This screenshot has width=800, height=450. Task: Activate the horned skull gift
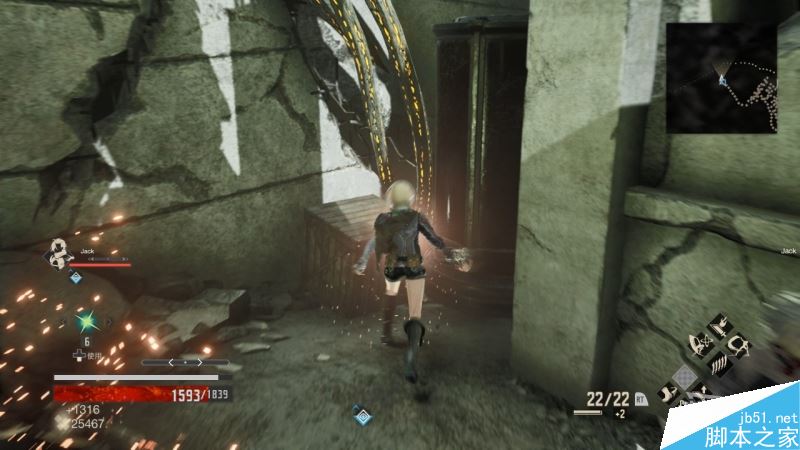click(739, 346)
